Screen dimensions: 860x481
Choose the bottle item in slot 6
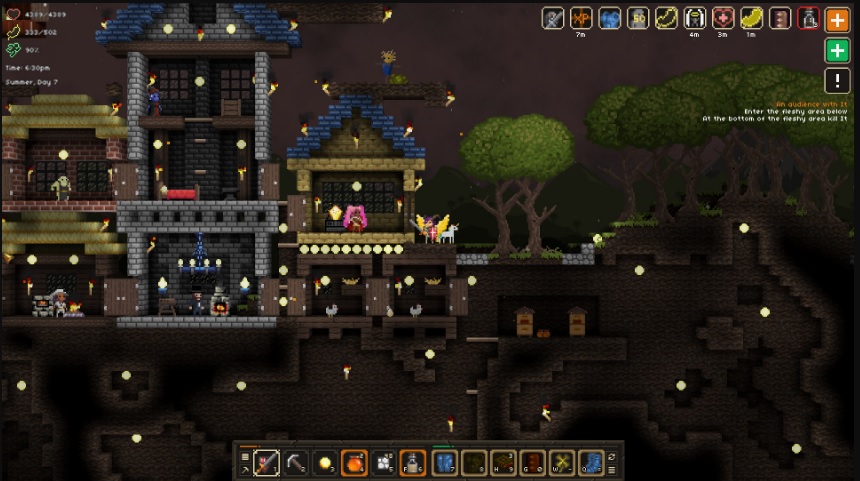412,462
